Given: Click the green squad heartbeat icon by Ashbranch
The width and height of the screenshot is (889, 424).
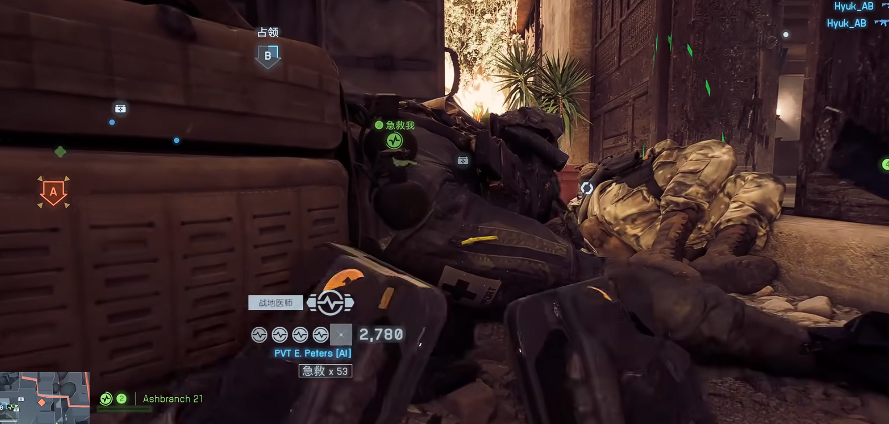Looking at the screenshot, I should pos(106,398).
